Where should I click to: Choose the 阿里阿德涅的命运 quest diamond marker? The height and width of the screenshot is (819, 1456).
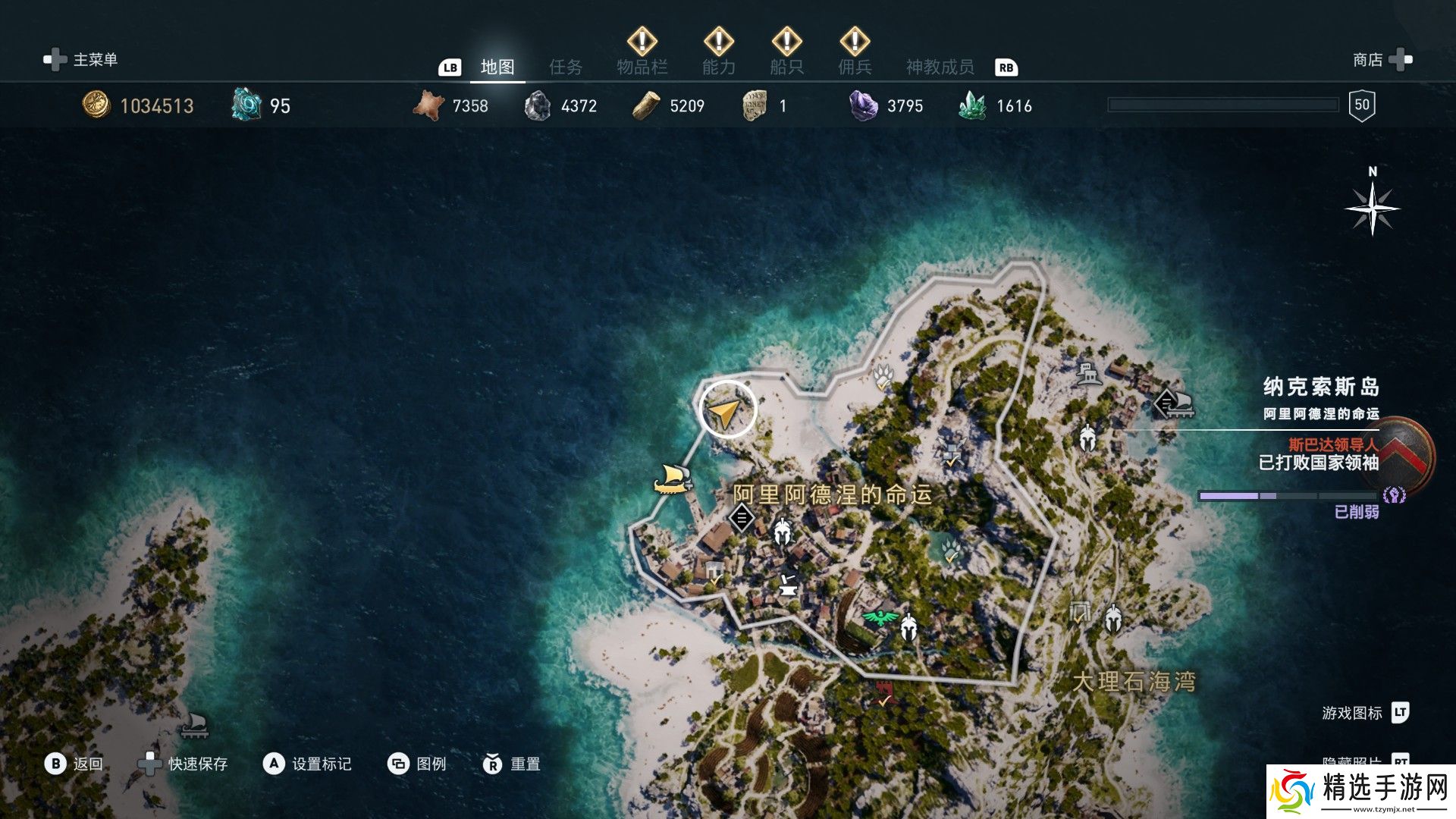coord(741,519)
